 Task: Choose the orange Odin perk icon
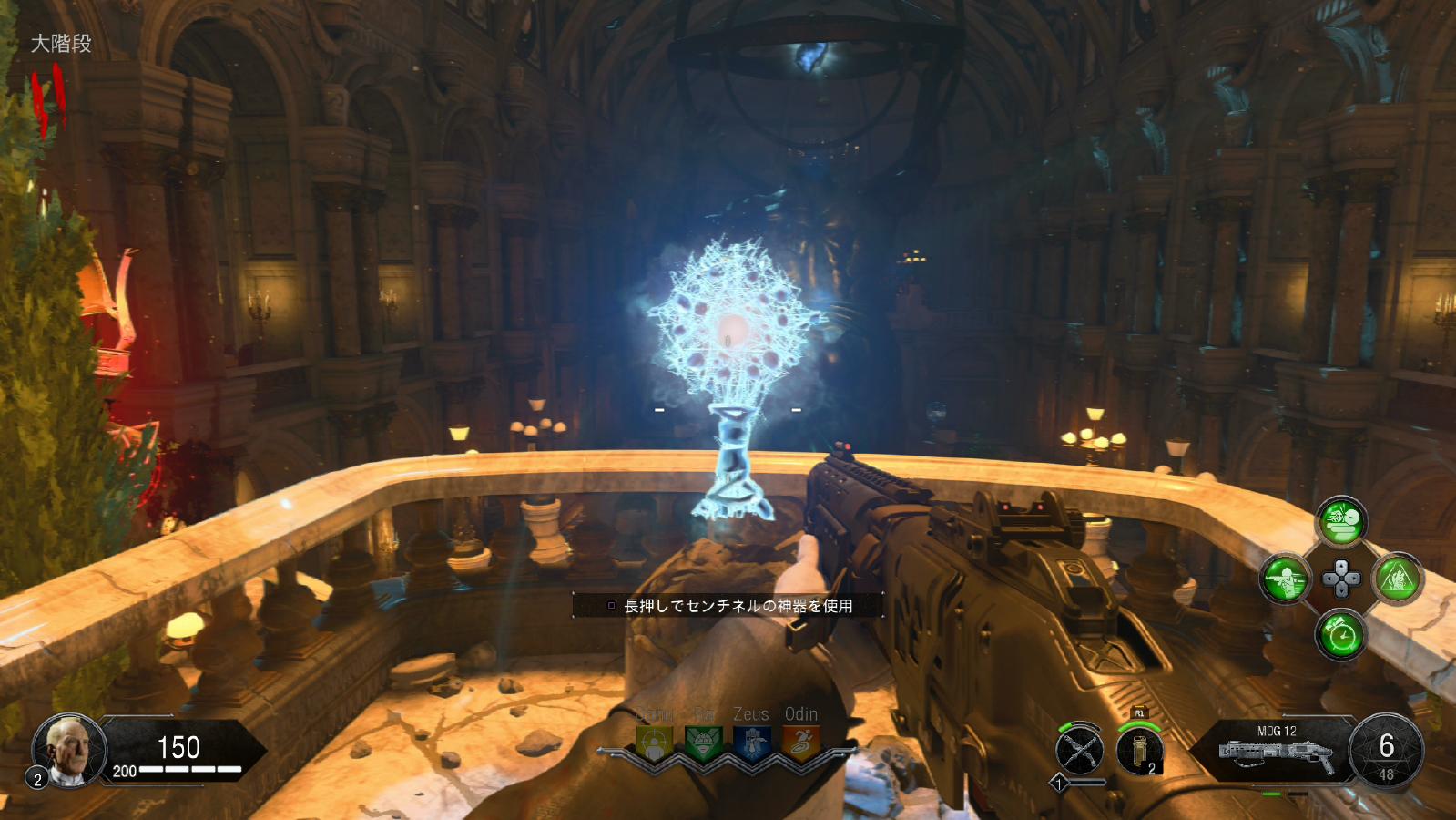[801, 743]
